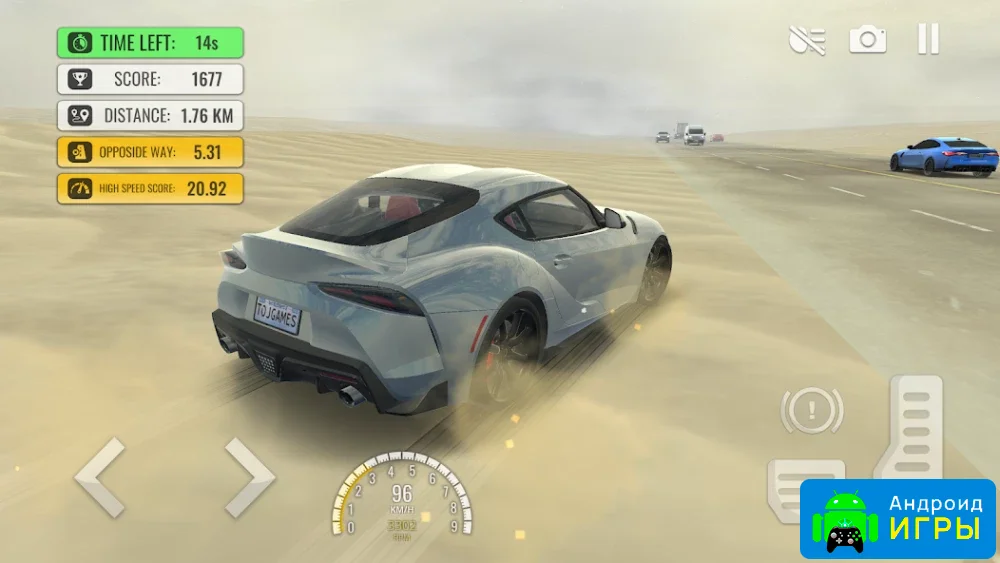This screenshot has width=1000, height=563.
Task: Click the Андроид Игры watermark logo
Action: tap(898, 518)
